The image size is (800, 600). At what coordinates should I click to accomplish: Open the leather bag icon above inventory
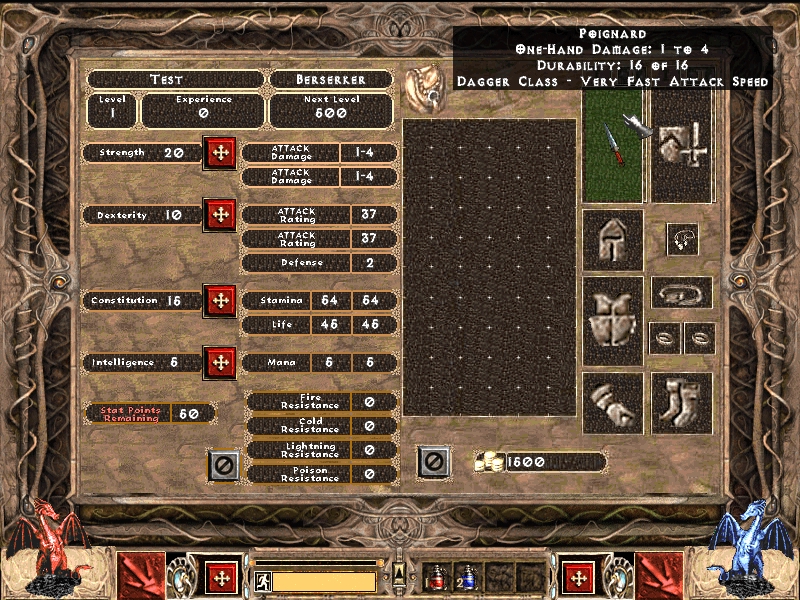[x=422, y=90]
